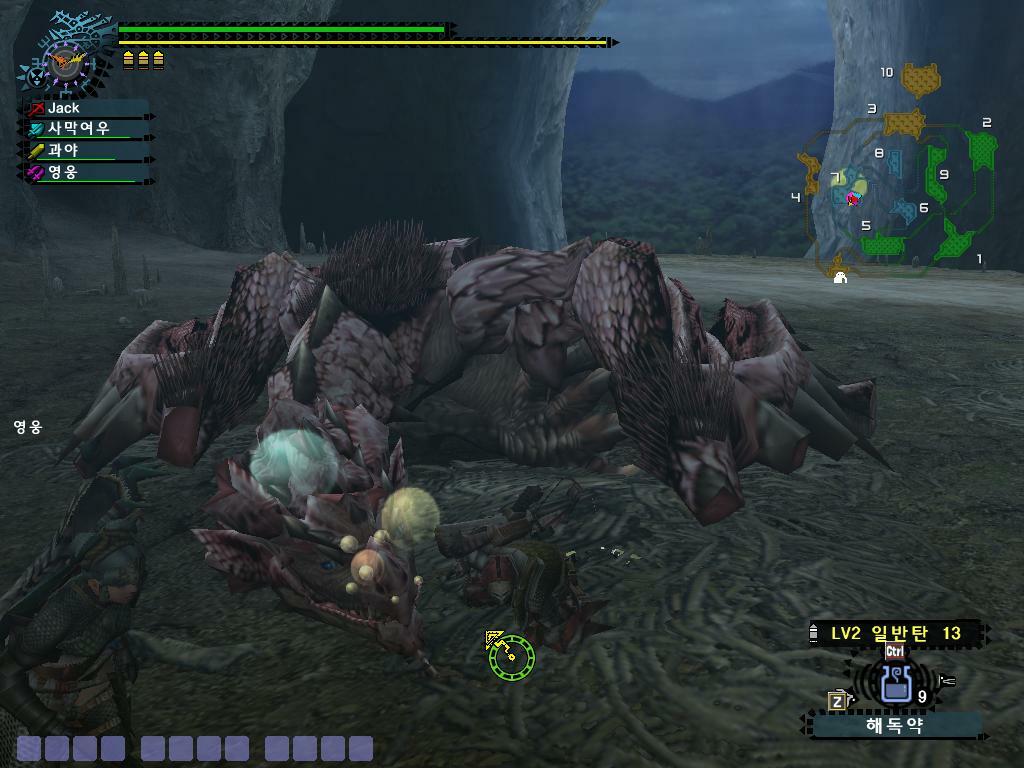Select the 해독약 antidote item icon
The image size is (1024, 768).
(x=894, y=684)
